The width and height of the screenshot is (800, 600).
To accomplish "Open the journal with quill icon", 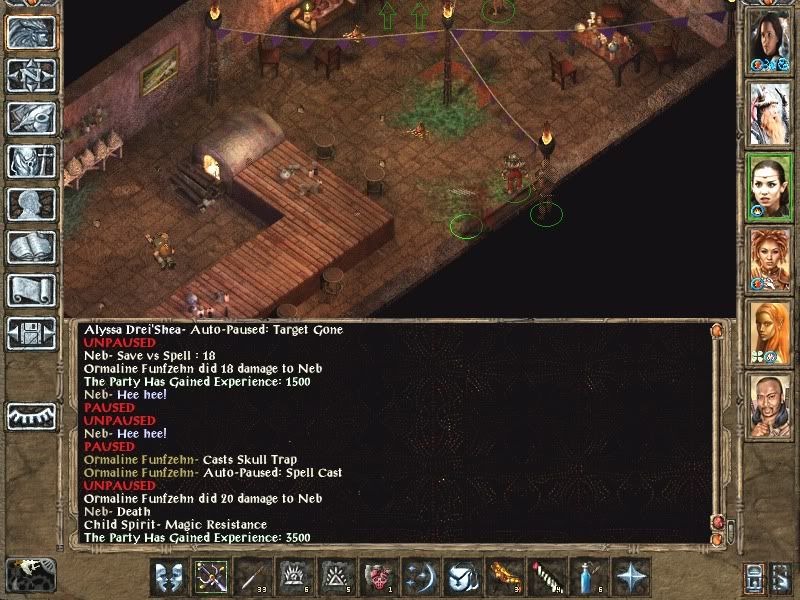I will [30, 118].
